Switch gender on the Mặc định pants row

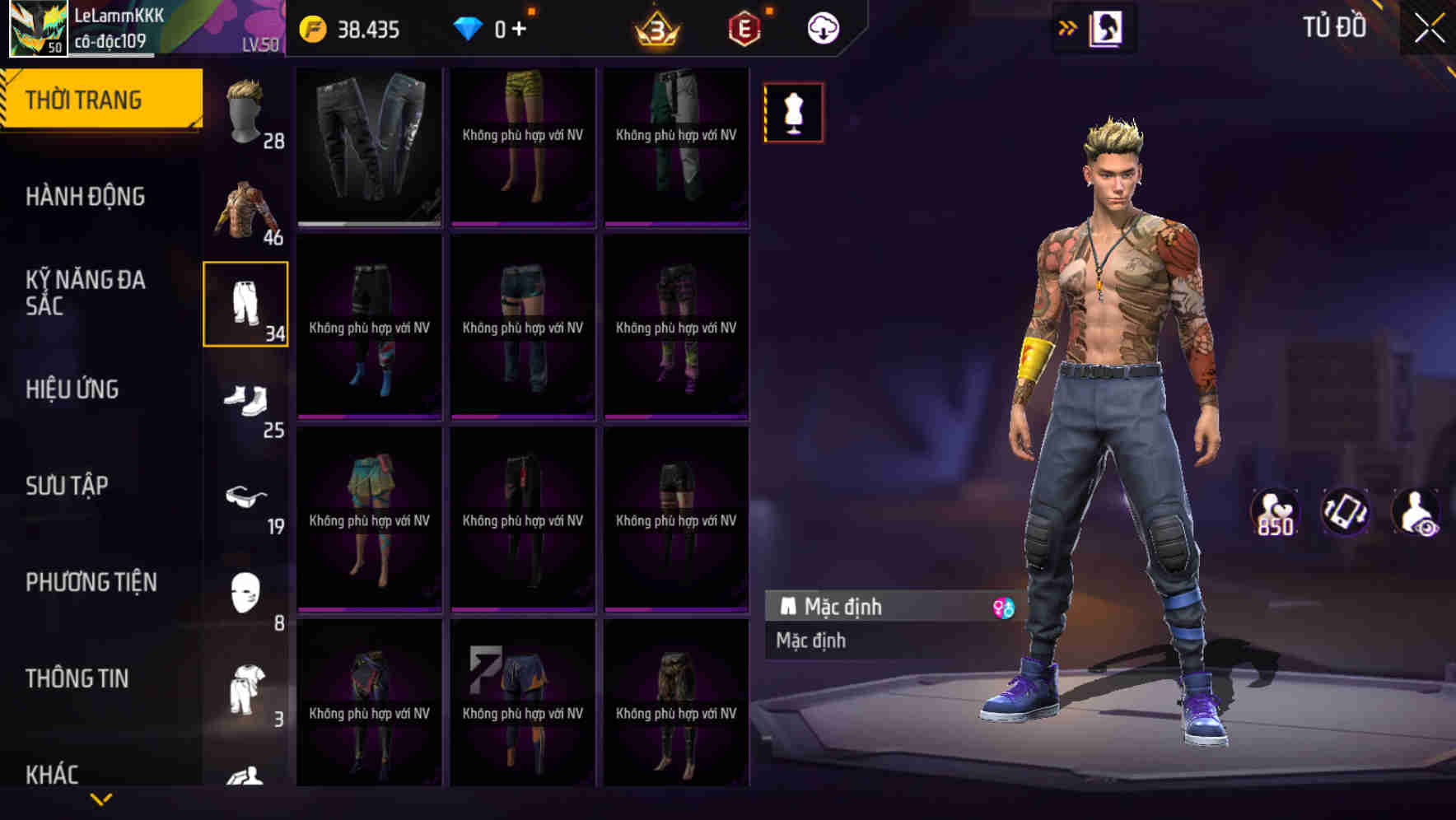pos(1004,608)
